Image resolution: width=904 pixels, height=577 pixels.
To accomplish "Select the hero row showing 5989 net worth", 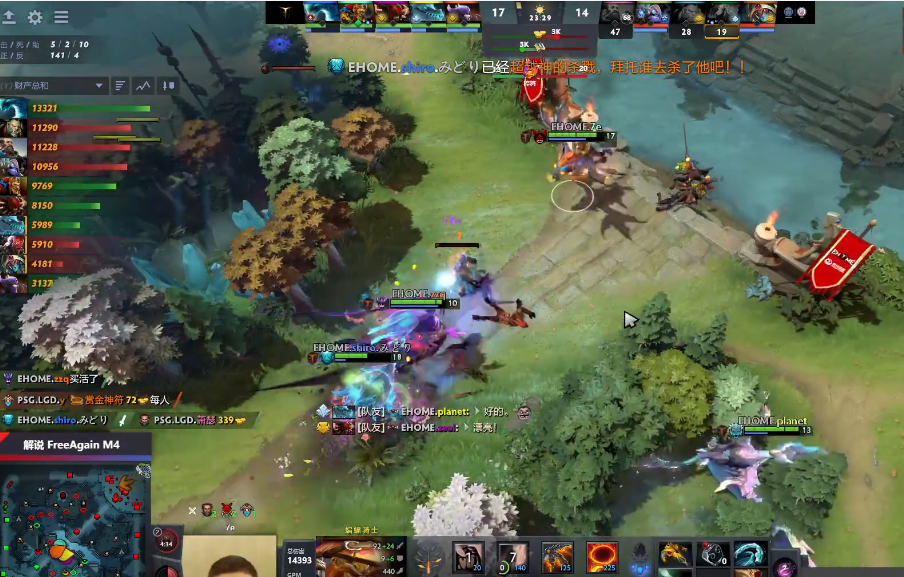I will coord(14,225).
